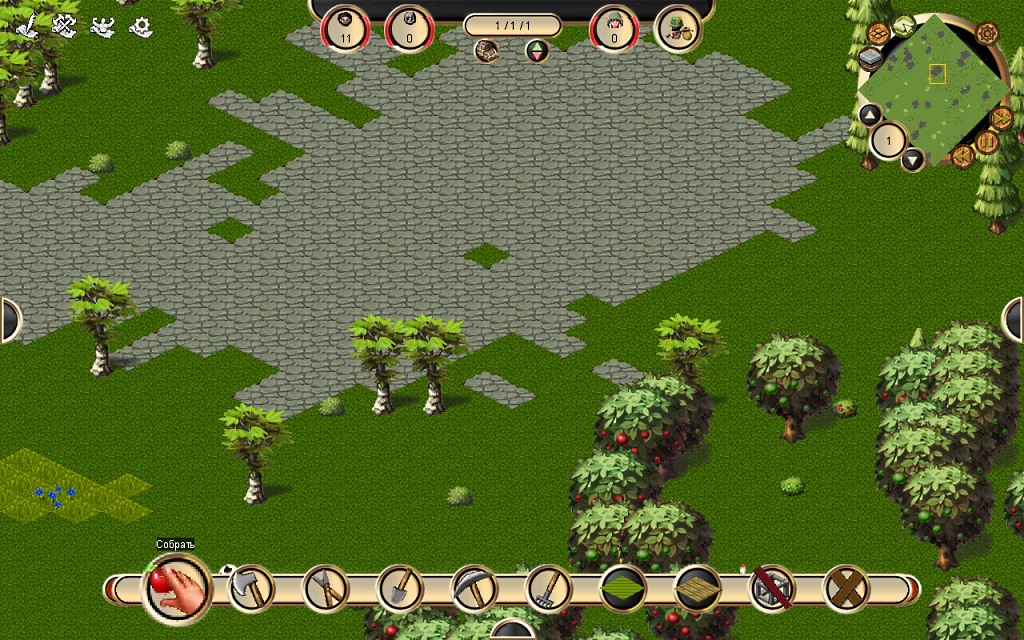Screen dimensions: 1024x640
Task: Choose the green grass tile tool
Action: pos(623,588)
